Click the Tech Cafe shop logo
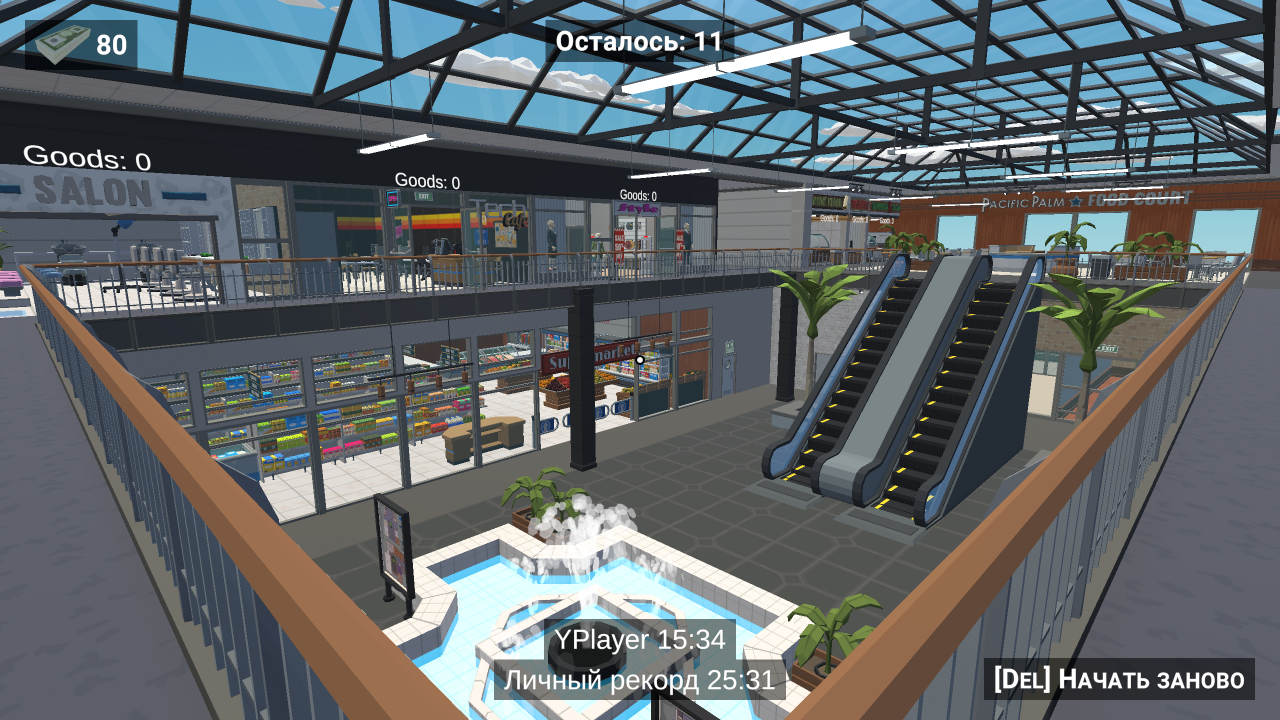Viewport: 1280px width, 720px height. click(505, 213)
